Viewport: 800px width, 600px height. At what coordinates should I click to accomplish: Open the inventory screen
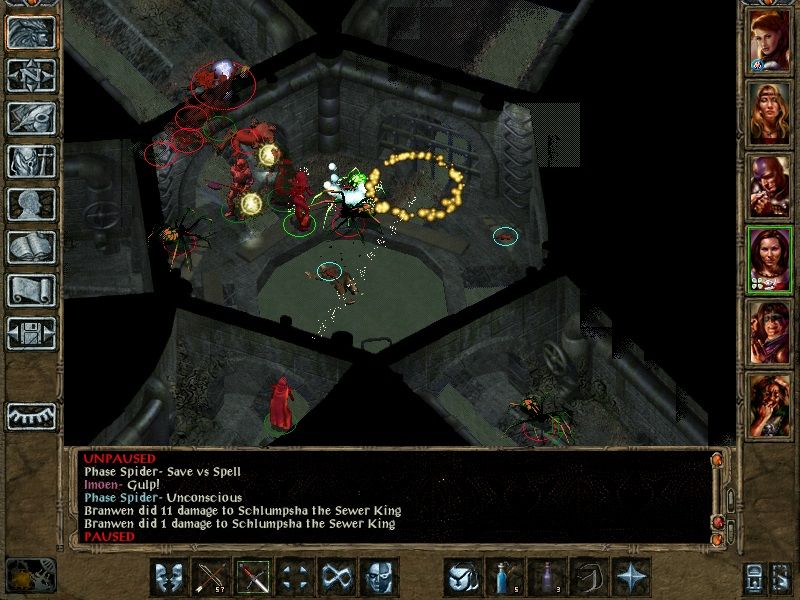point(31,161)
